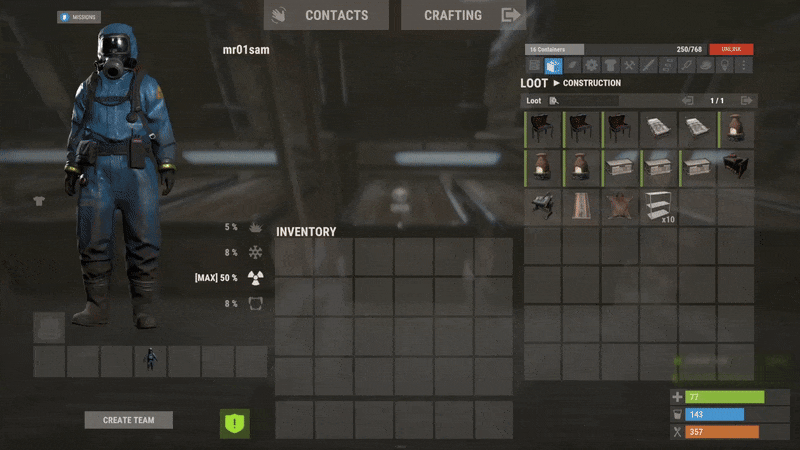Click the red Unlink button
The height and width of the screenshot is (450, 800).
(x=731, y=49)
